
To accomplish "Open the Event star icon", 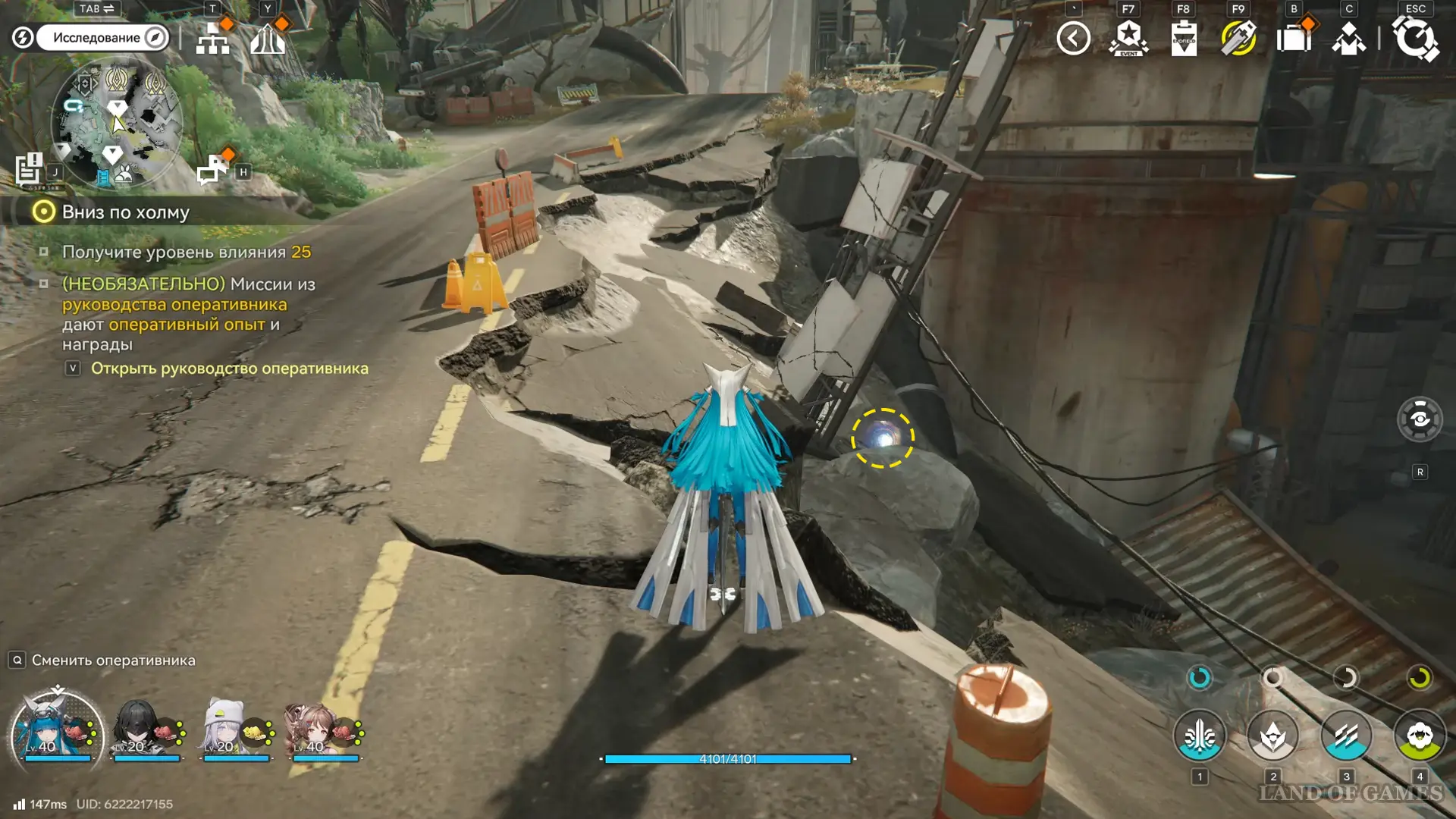I will (1128, 38).
